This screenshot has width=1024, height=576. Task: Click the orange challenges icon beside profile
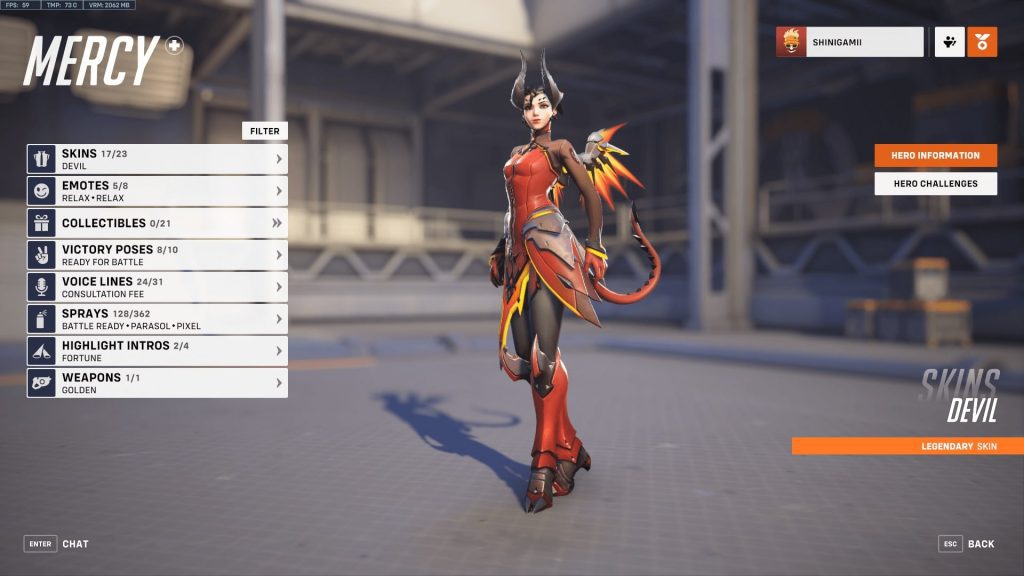[982, 42]
